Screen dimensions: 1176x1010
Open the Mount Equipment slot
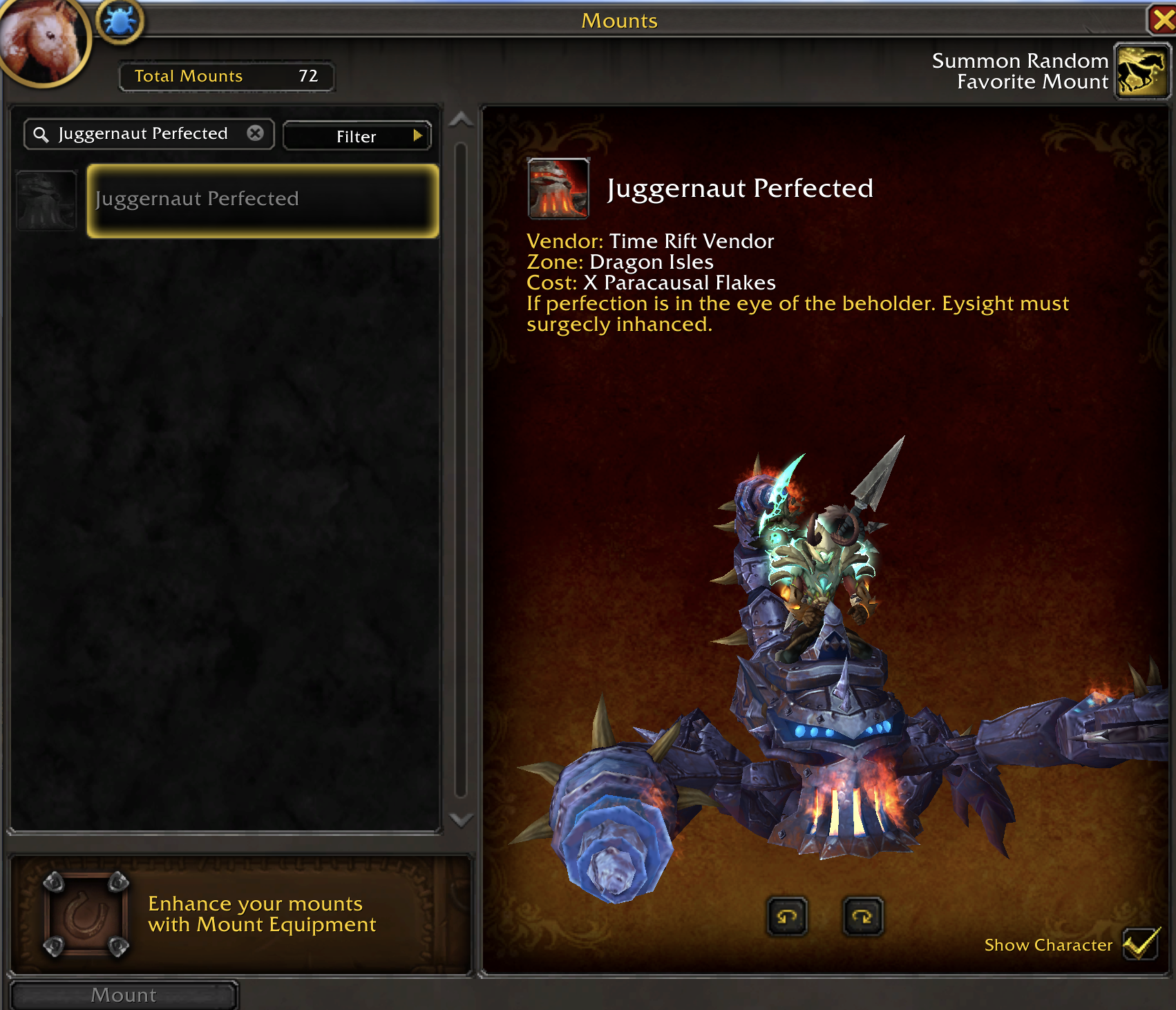[86, 915]
